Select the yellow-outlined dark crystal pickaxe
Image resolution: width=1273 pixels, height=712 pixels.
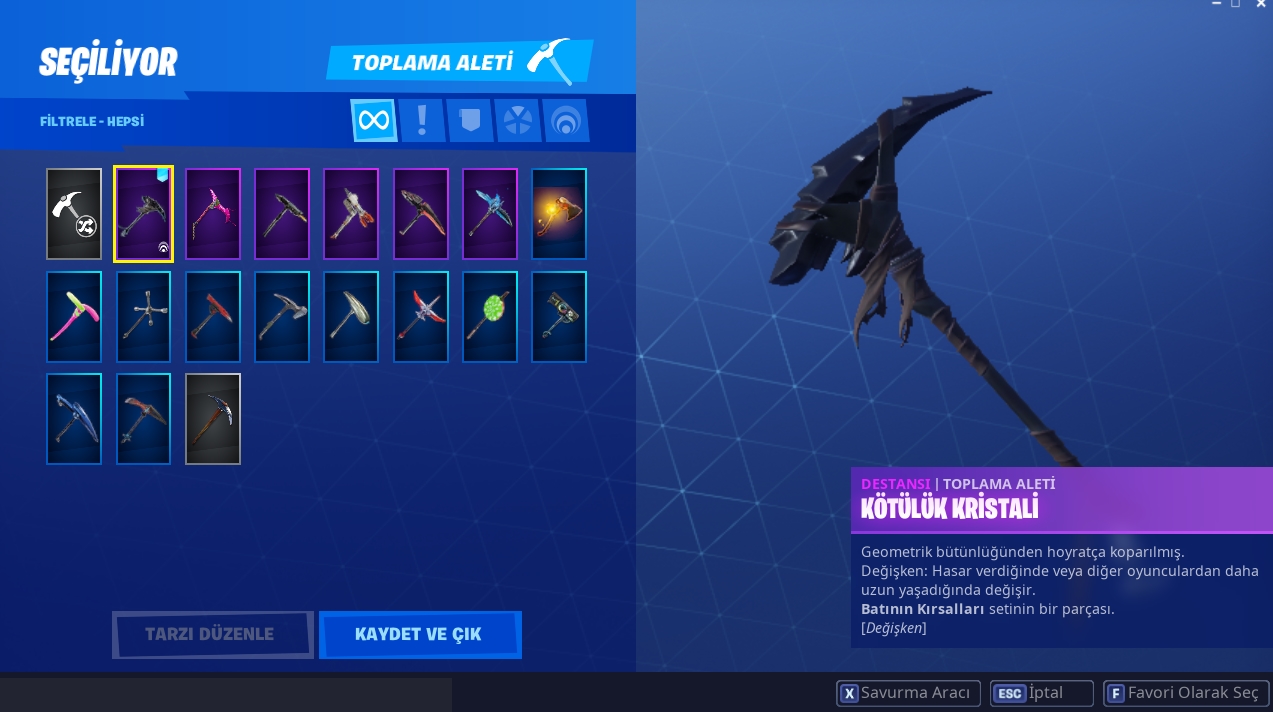click(x=143, y=214)
